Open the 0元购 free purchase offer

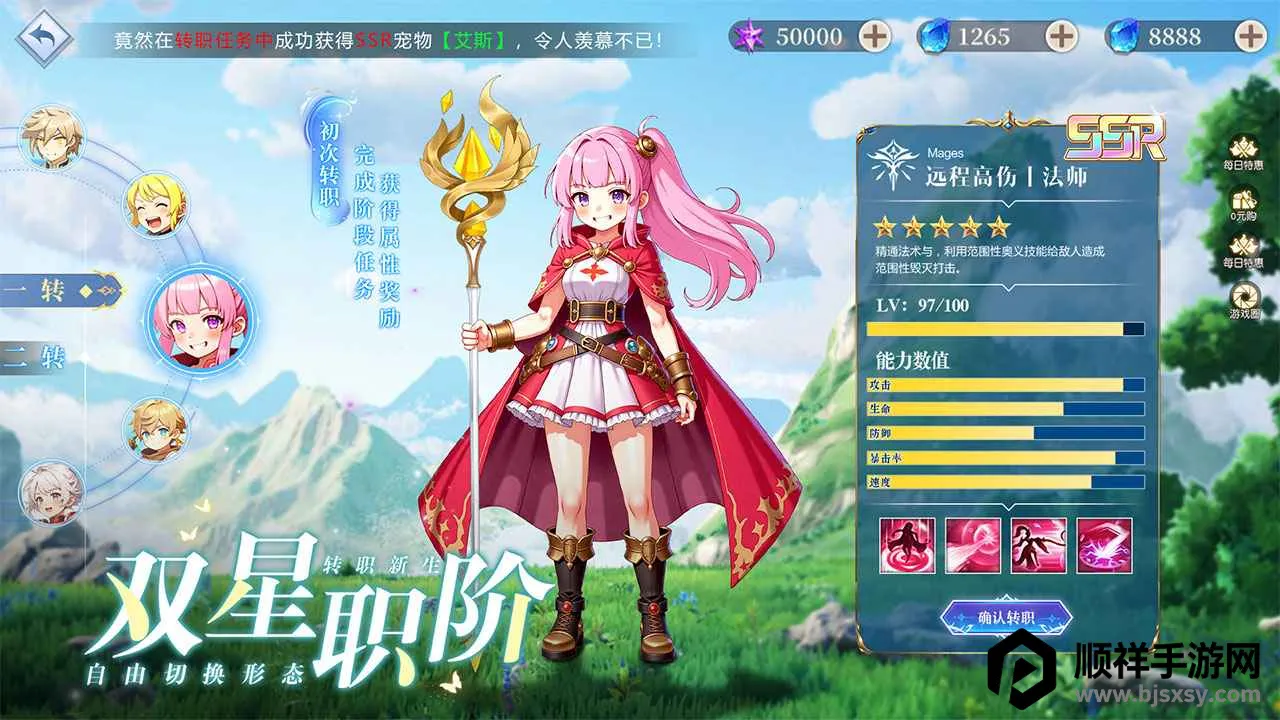coord(1244,207)
